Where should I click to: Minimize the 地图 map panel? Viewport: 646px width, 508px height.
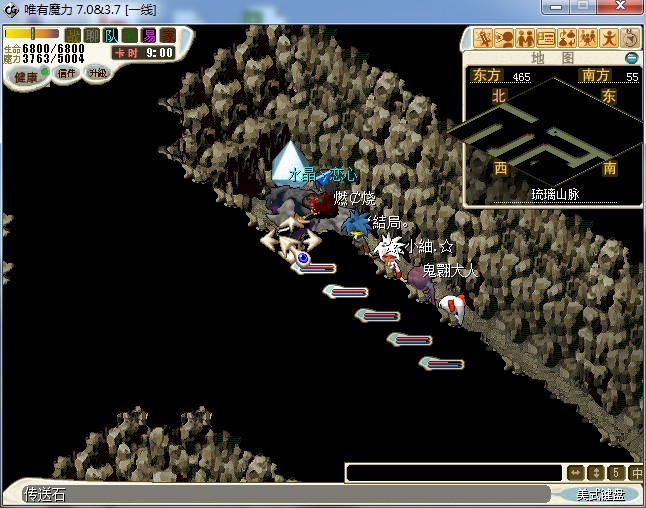631,58
